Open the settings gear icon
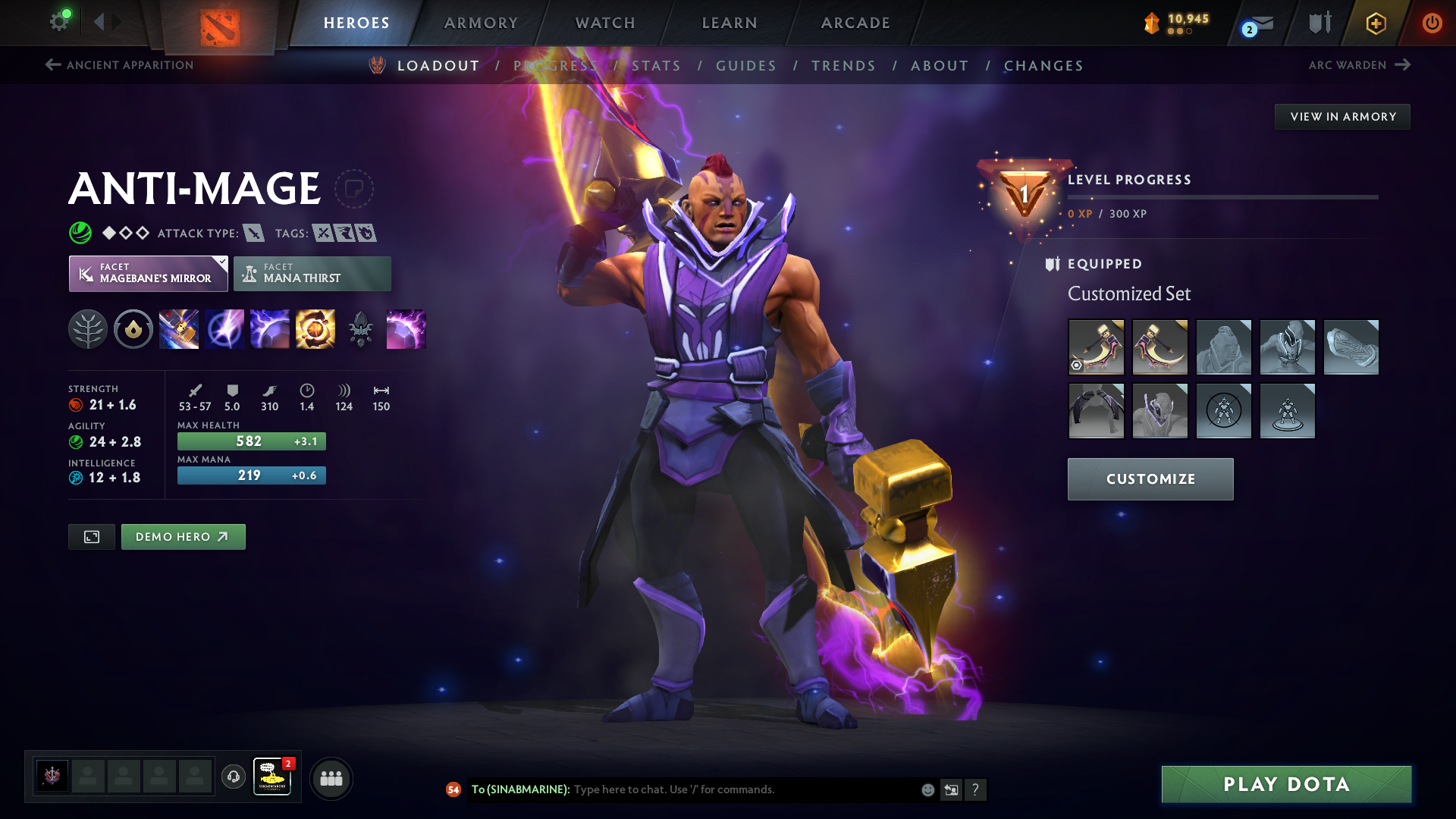This screenshot has height=819, width=1456. coord(59,21)
